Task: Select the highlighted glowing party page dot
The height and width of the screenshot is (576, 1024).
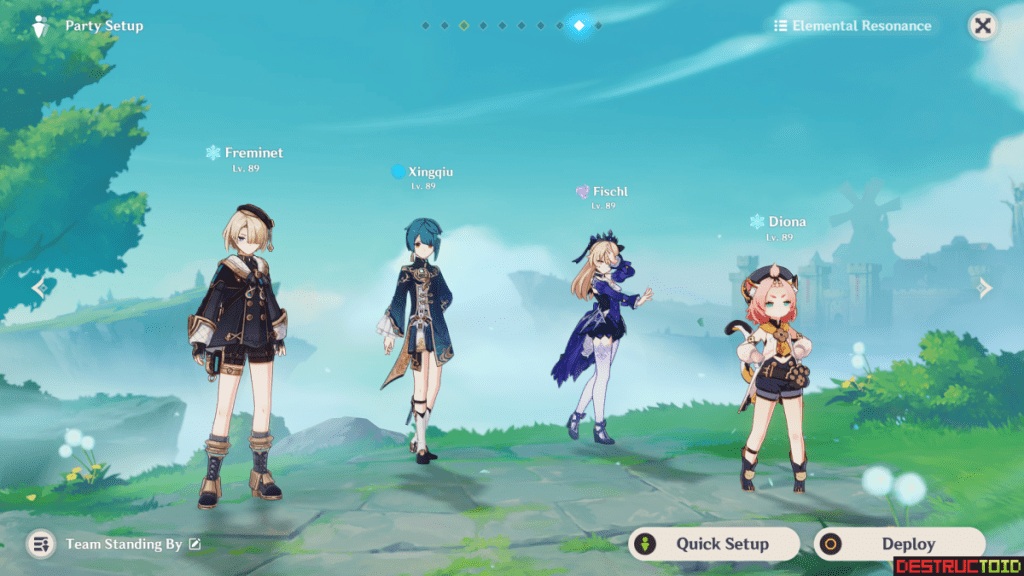Action: pos(579,26)
